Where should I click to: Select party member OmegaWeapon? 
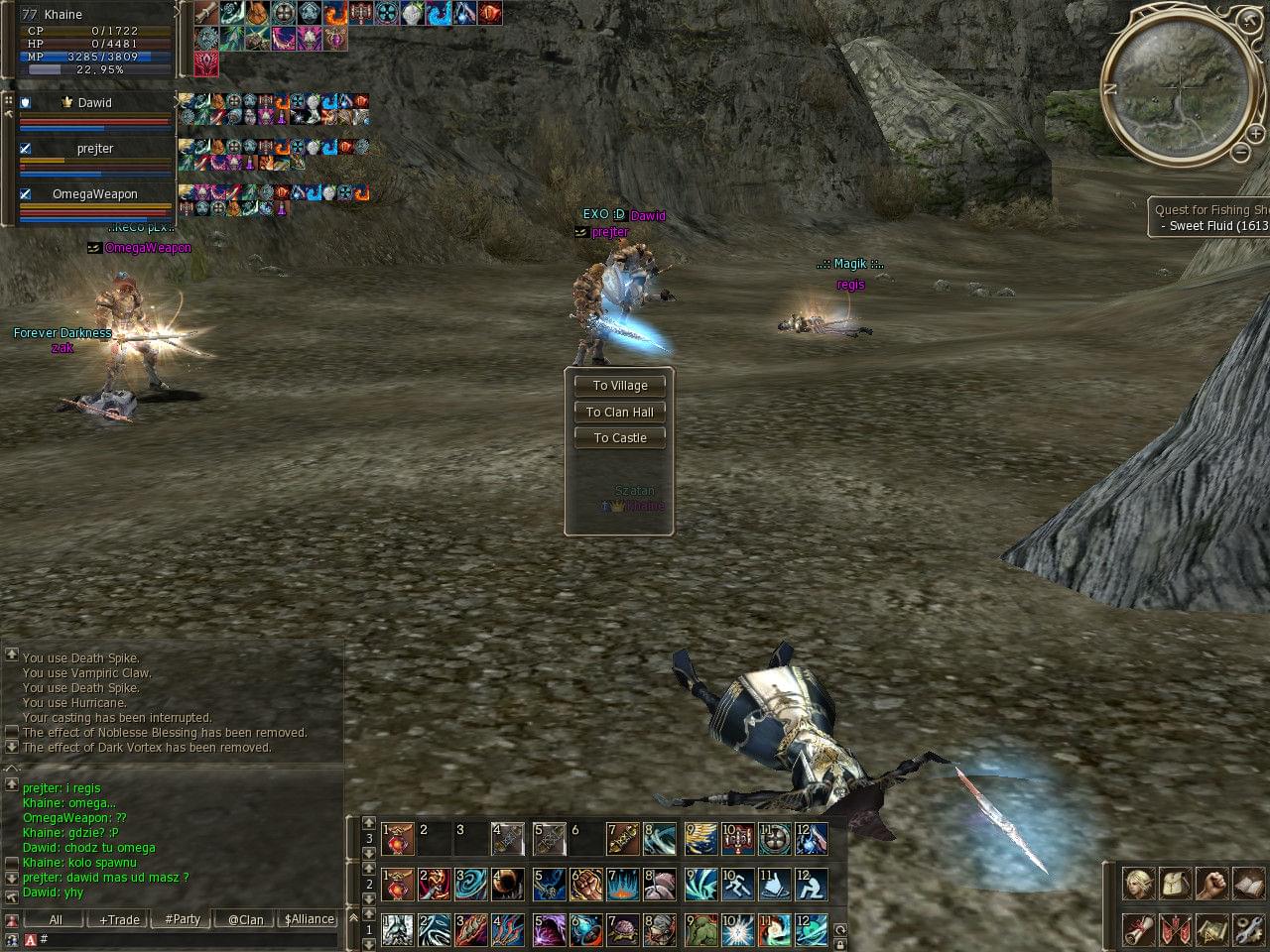coord(95,194)
